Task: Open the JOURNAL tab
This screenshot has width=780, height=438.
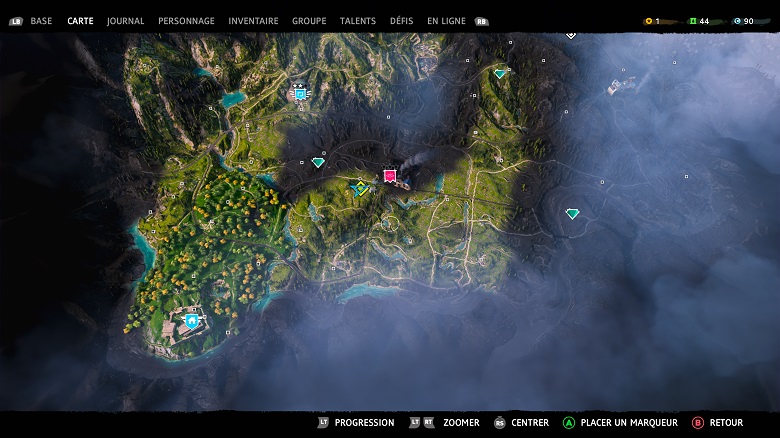Action: point(125,21)
